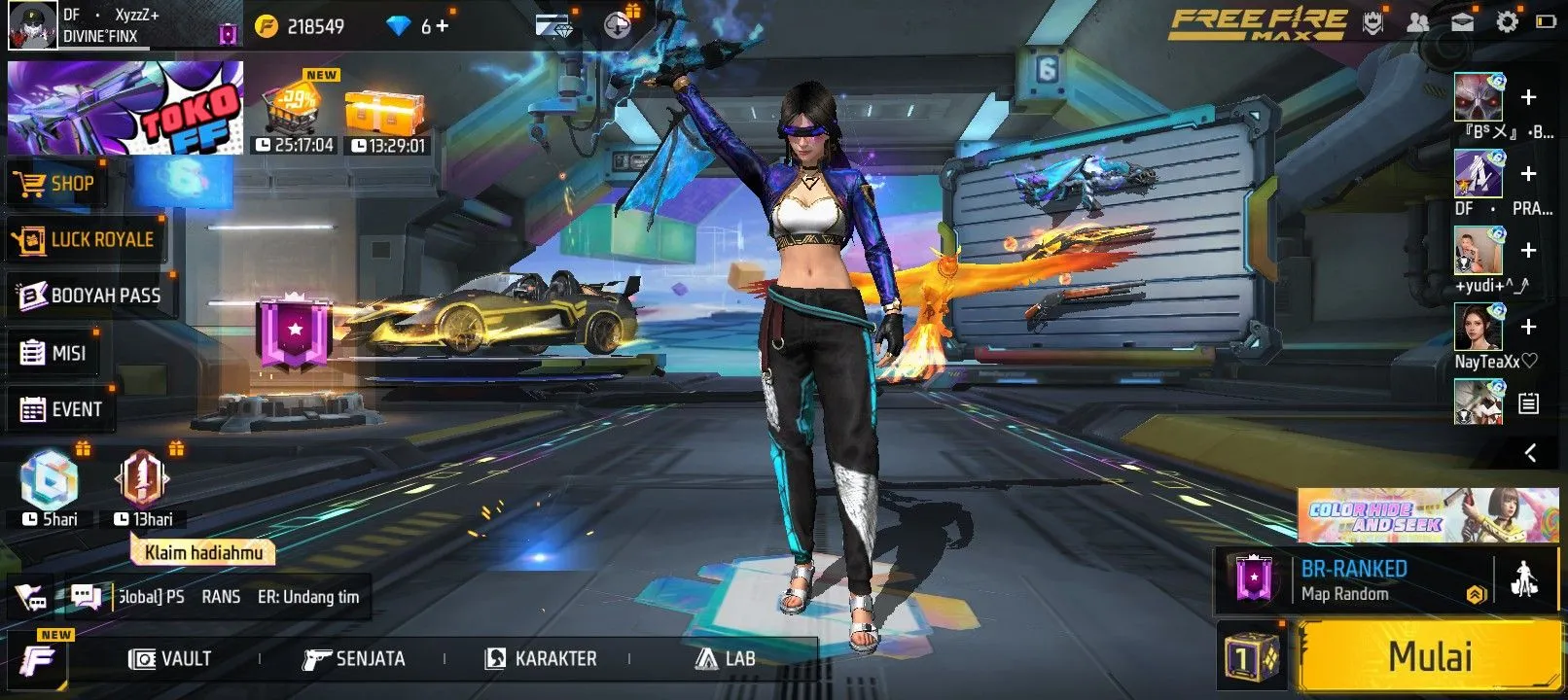Go to the SENJATA weapons tab
Image resolution: width=1568 pixels, height=700 pixels.
(353, 659)
